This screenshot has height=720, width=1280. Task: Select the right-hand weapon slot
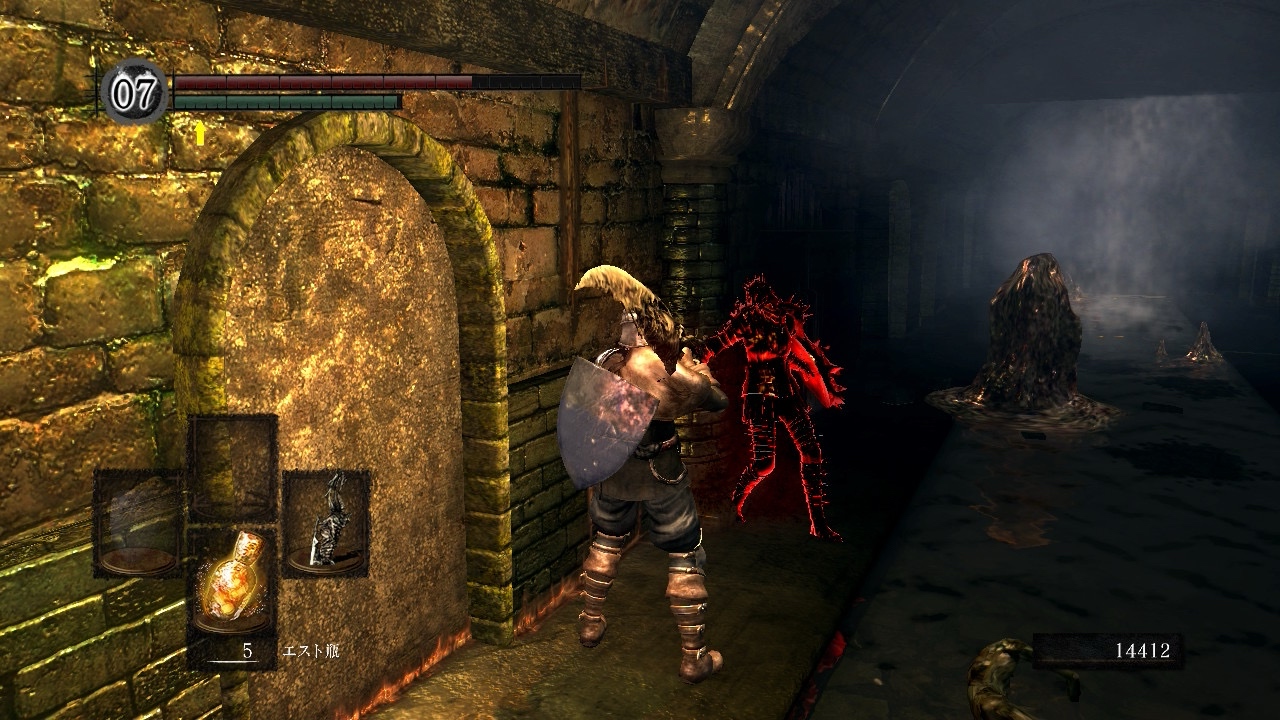pos(326,523)
